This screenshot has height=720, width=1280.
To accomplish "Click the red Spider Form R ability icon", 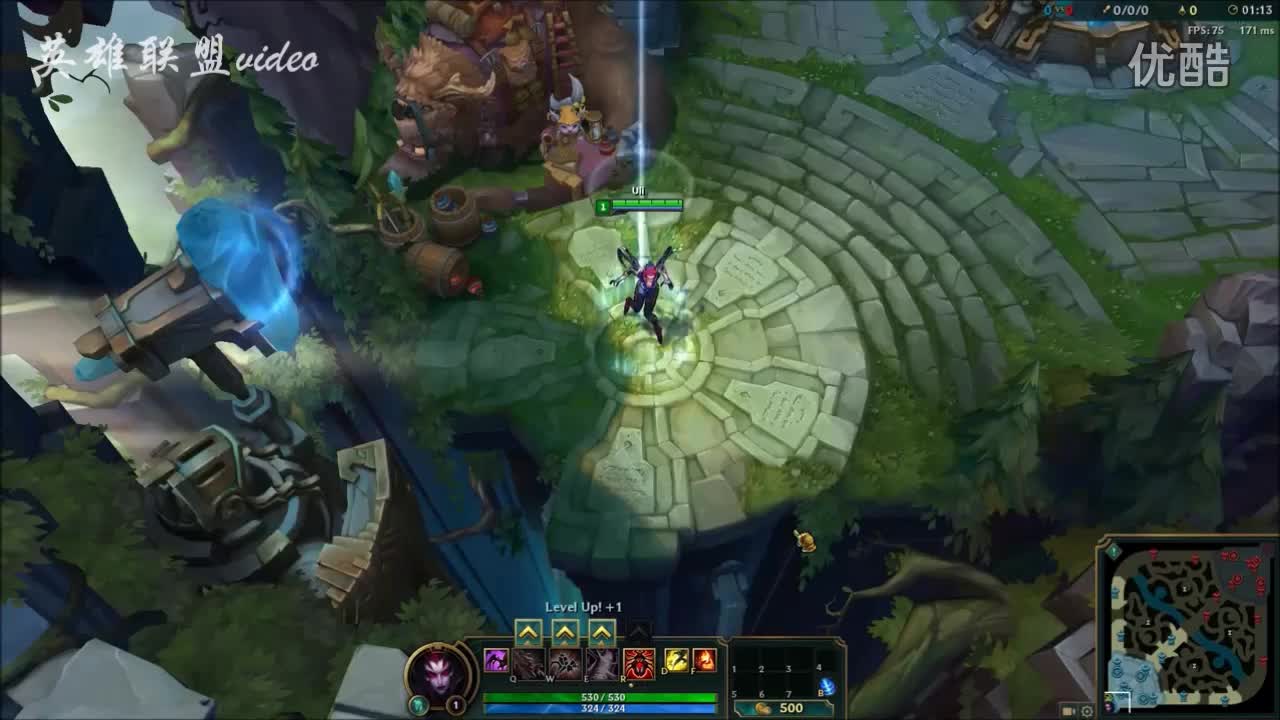I will [x=640, y=662].
